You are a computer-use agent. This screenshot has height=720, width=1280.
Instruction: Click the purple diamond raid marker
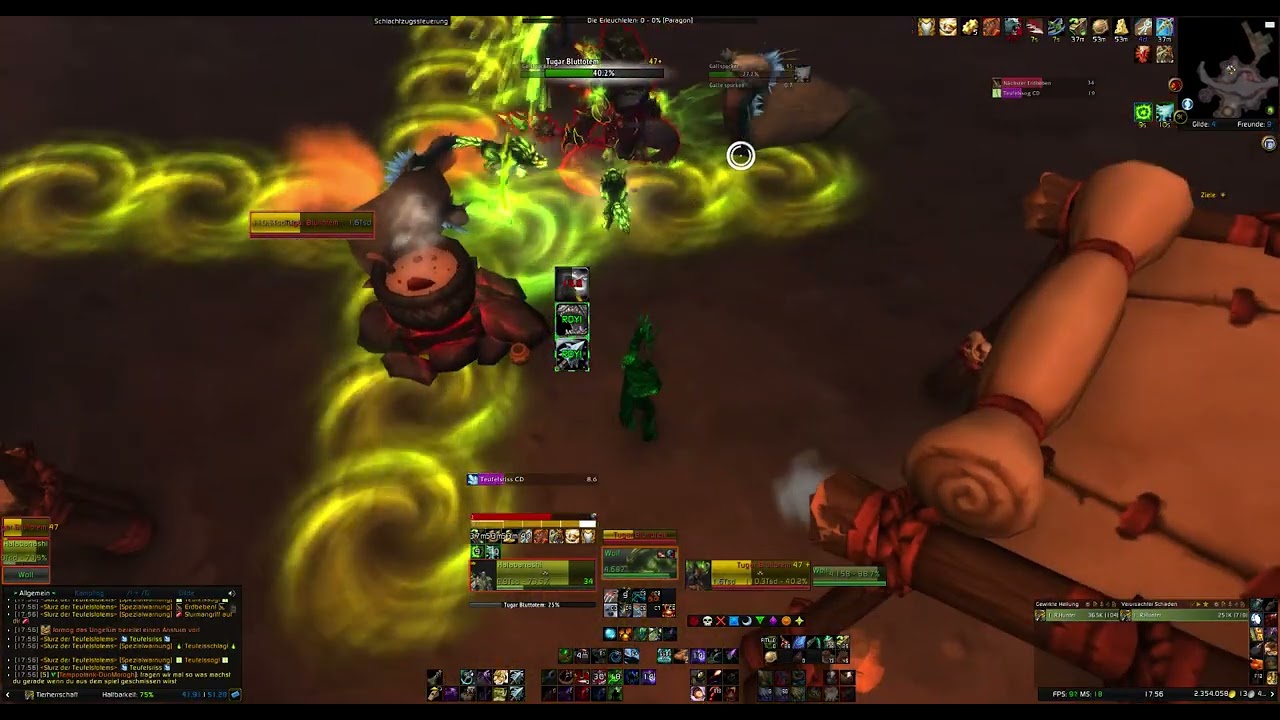pos(774,620)
